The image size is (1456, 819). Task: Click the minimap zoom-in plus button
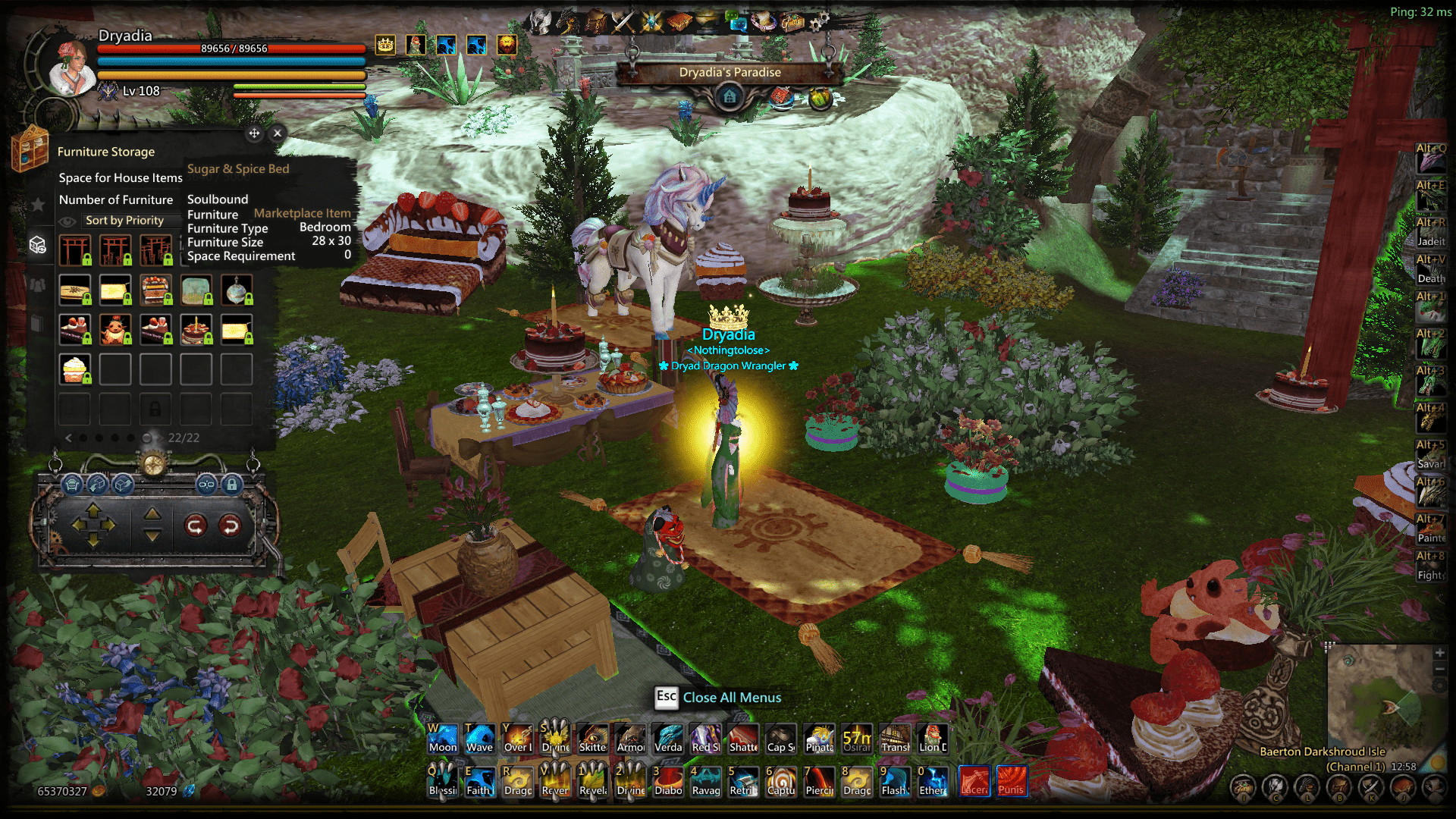click(x=1439, y=652)
